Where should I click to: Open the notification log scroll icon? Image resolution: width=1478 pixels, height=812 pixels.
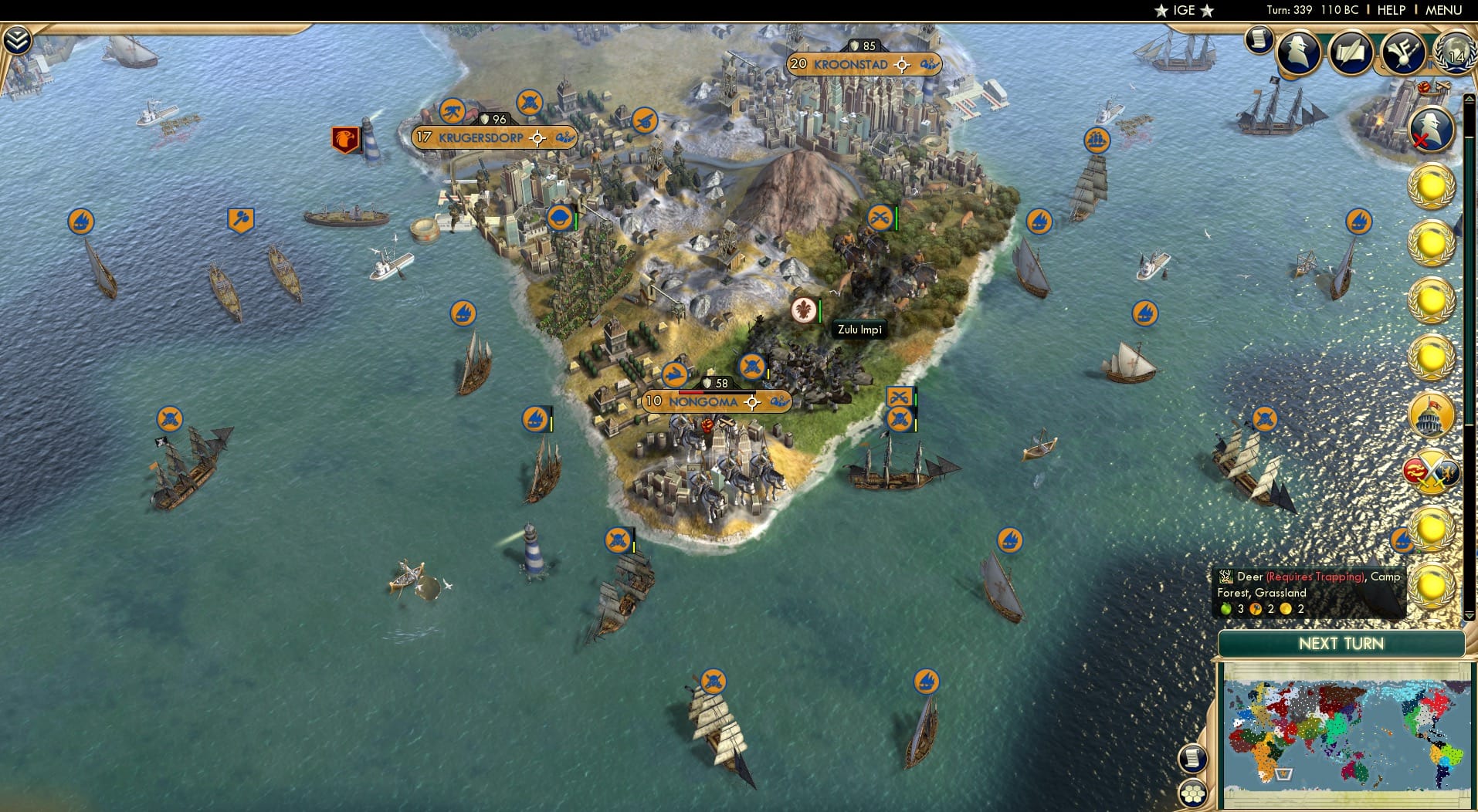[x=1259, y=39]
